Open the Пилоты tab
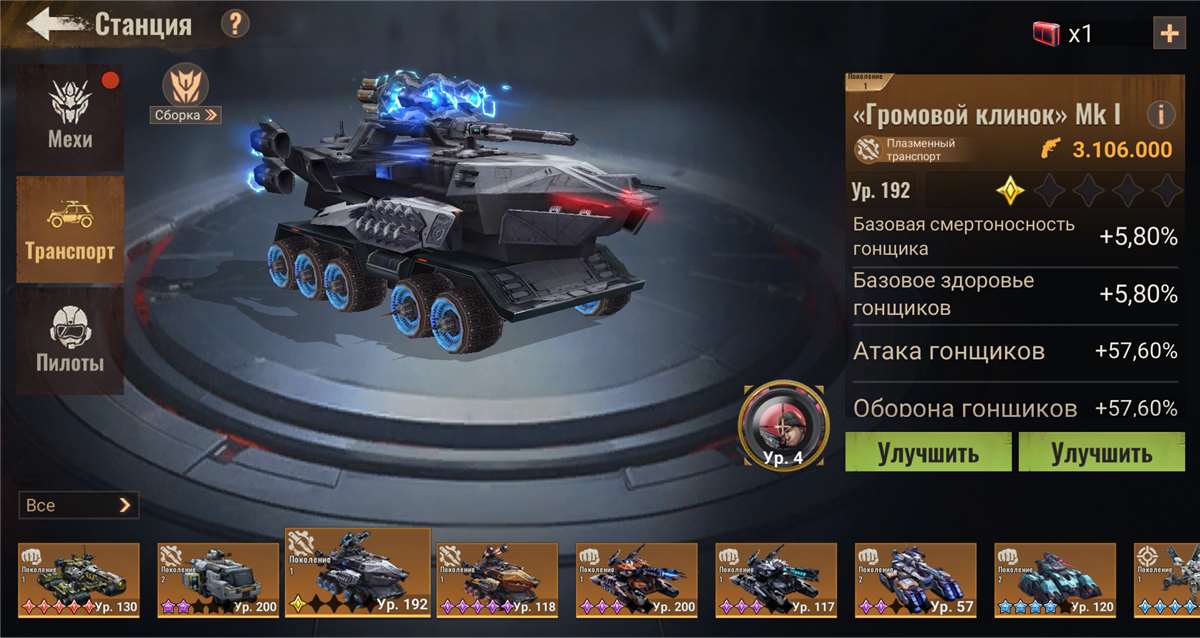Screen dimensions: 1200x638 [70, 340]
